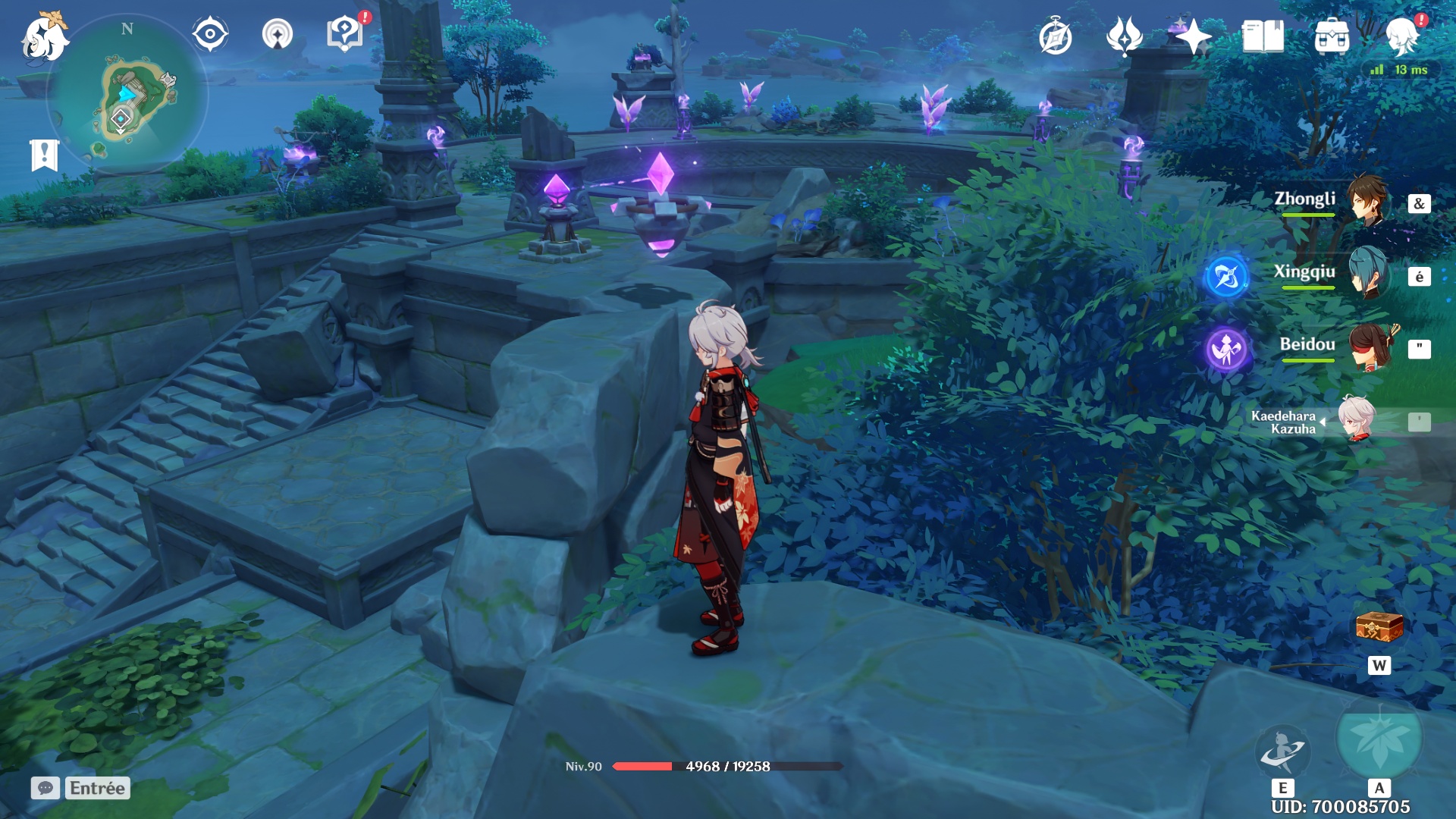This screenshot has height=819, width=1456.
Task: Use the treasure chest gadget
Action: (1379, 628)
